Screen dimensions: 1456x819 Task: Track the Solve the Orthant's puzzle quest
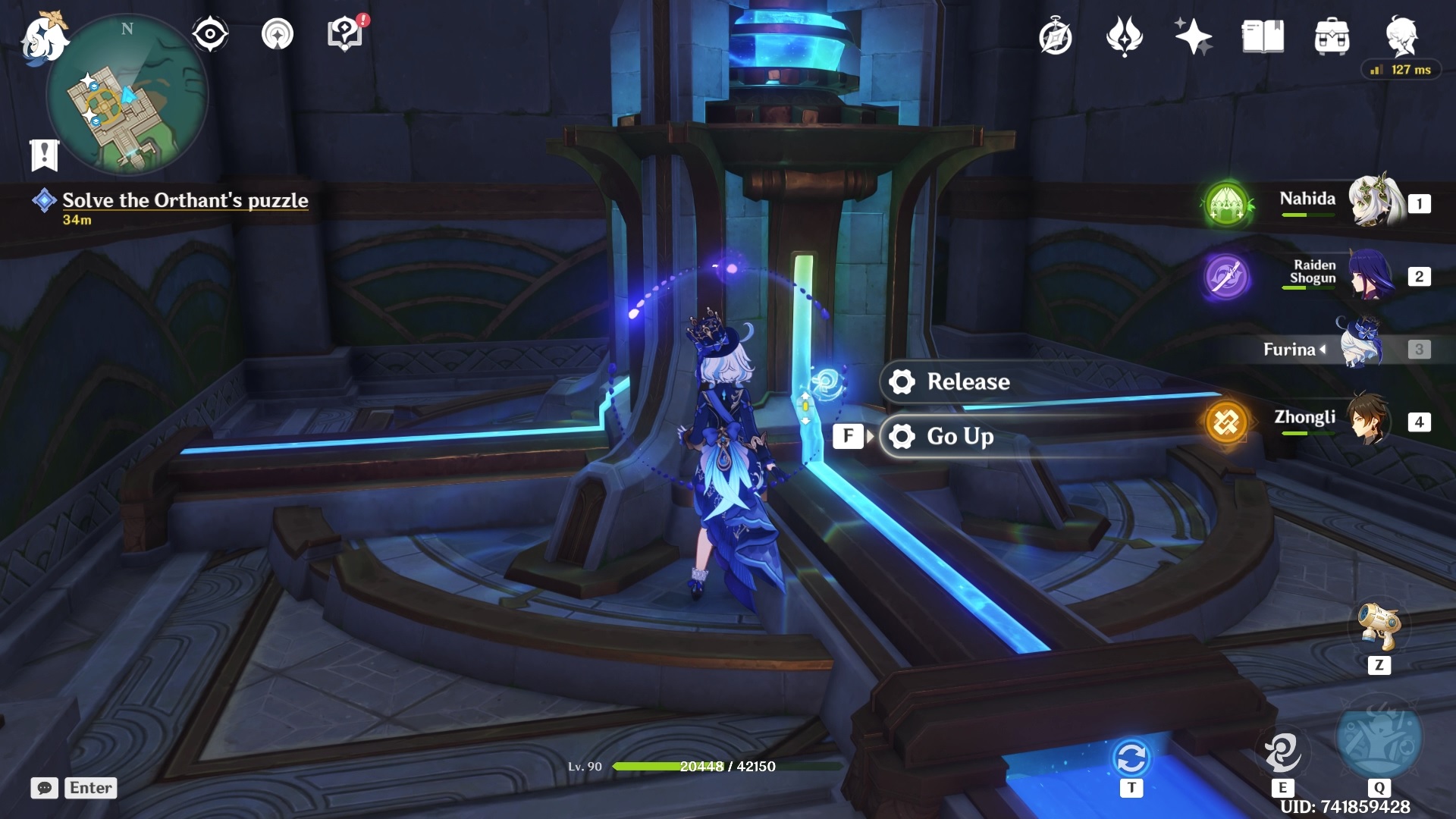click(x=184, y=201)
